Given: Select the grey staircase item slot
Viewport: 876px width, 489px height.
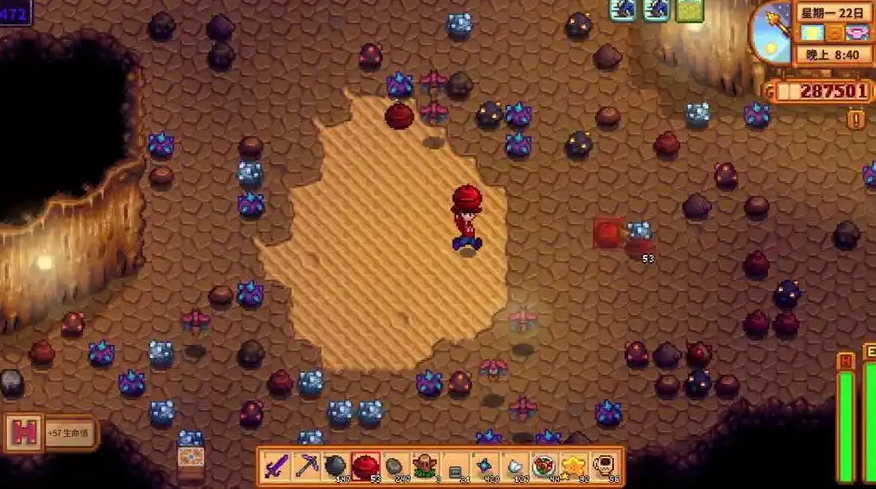Looking at the screenshot, I should (x=456, y=466).
